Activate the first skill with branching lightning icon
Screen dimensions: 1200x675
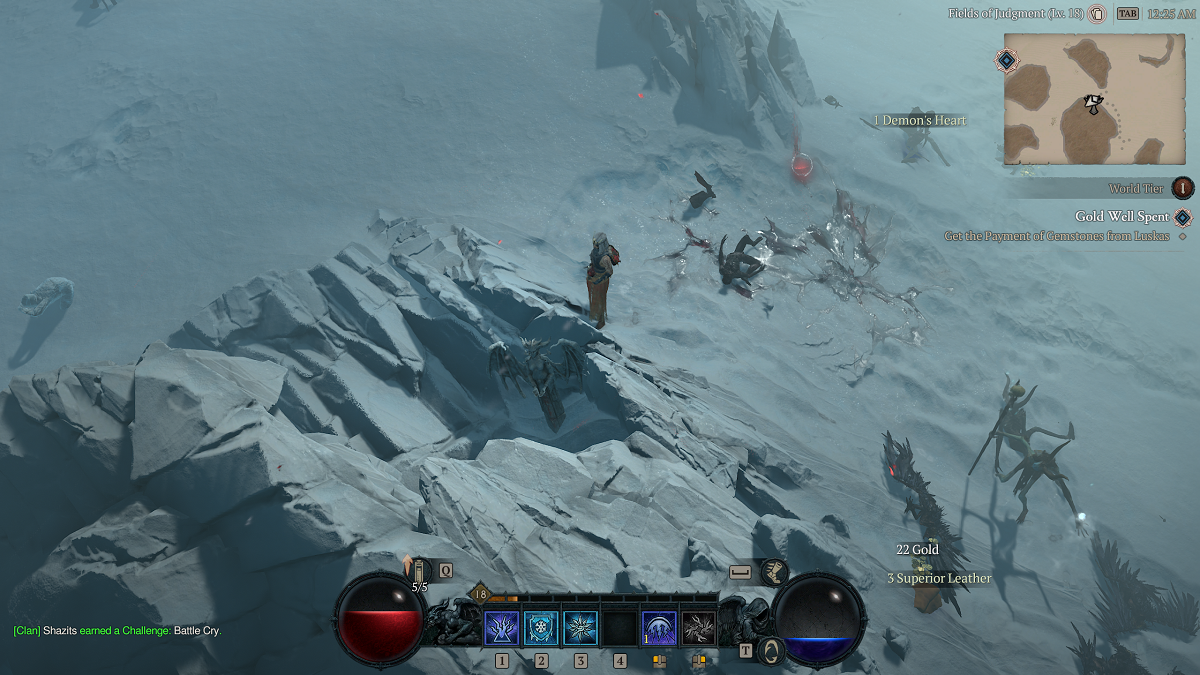[x=501, y=628]
